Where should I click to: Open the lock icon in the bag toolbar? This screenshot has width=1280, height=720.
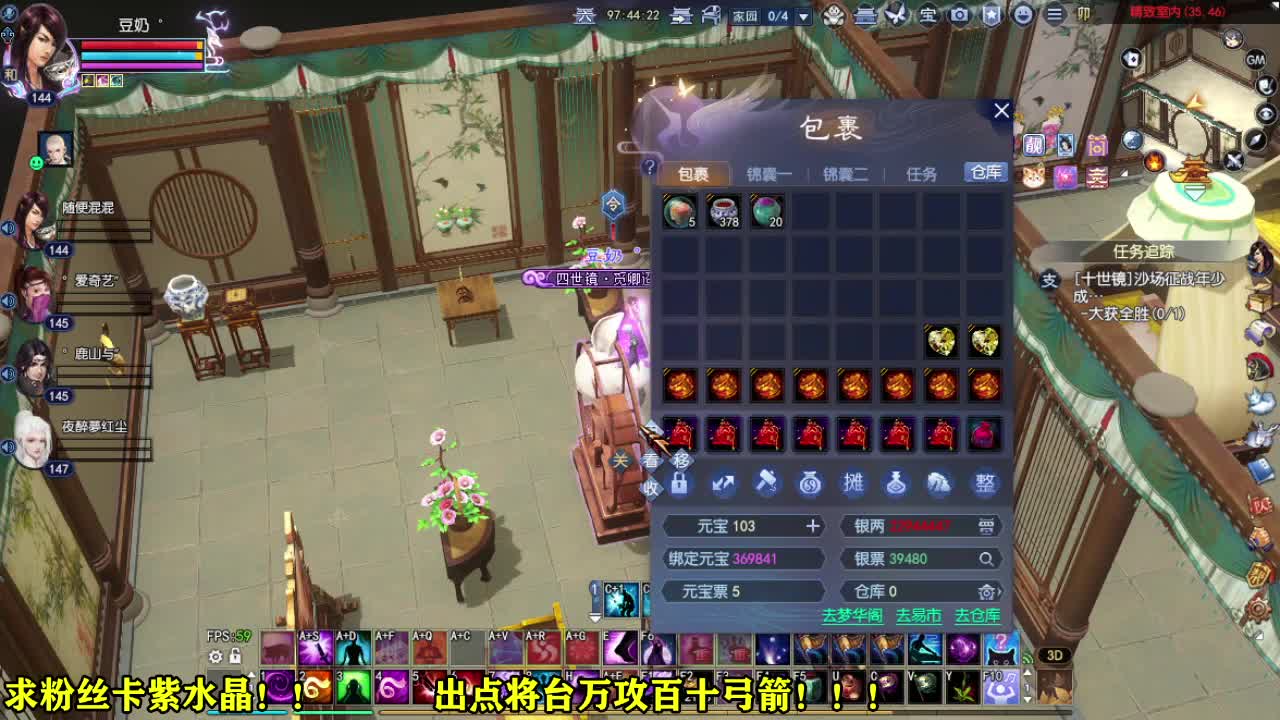click(679, 484)
